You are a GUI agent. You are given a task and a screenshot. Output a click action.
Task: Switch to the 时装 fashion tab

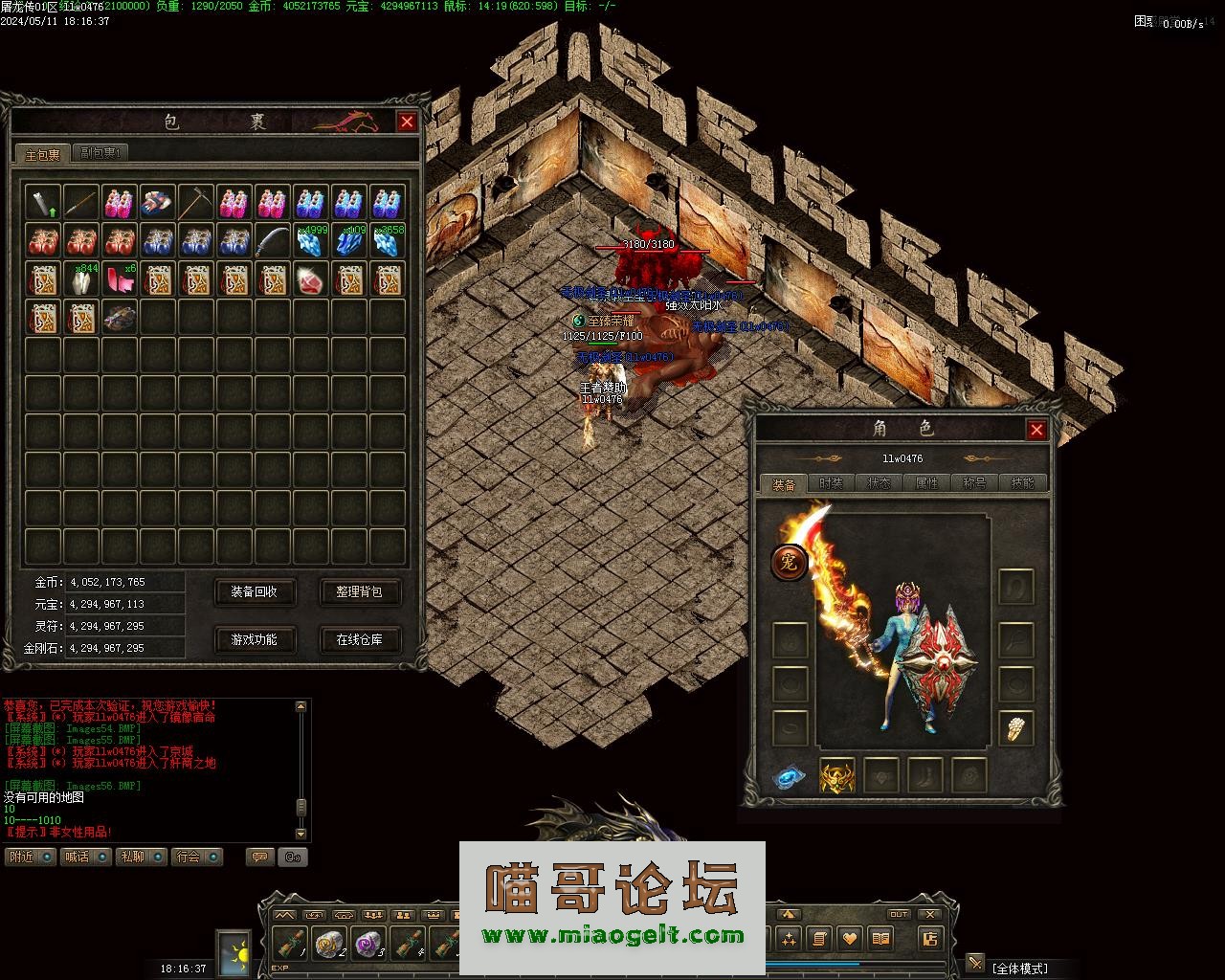coord(831,483)
